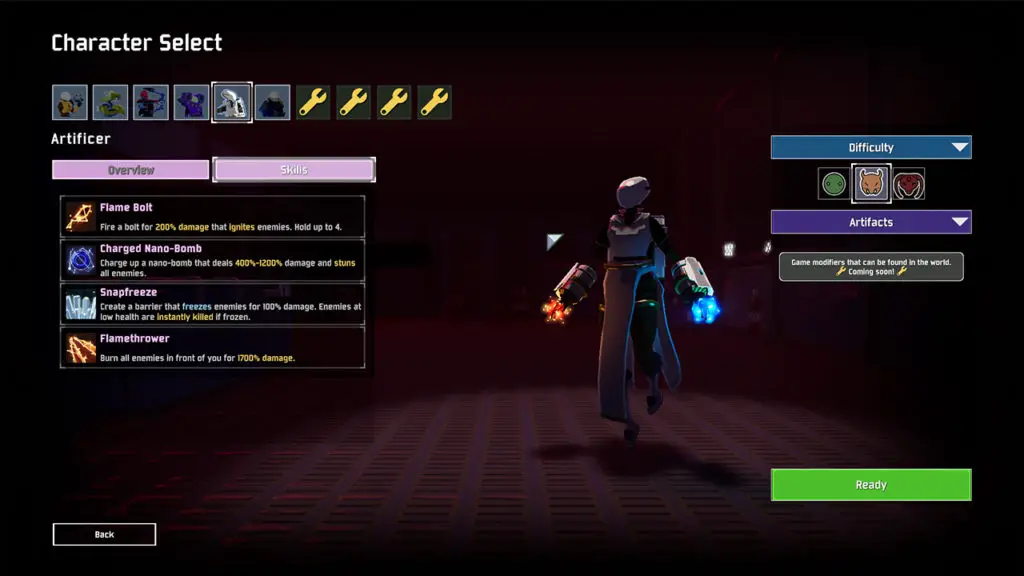Image resolution: width=1024 pixels, height=576 pixels.
Task: Switch to the Overview tab
Action: [131, 170]
